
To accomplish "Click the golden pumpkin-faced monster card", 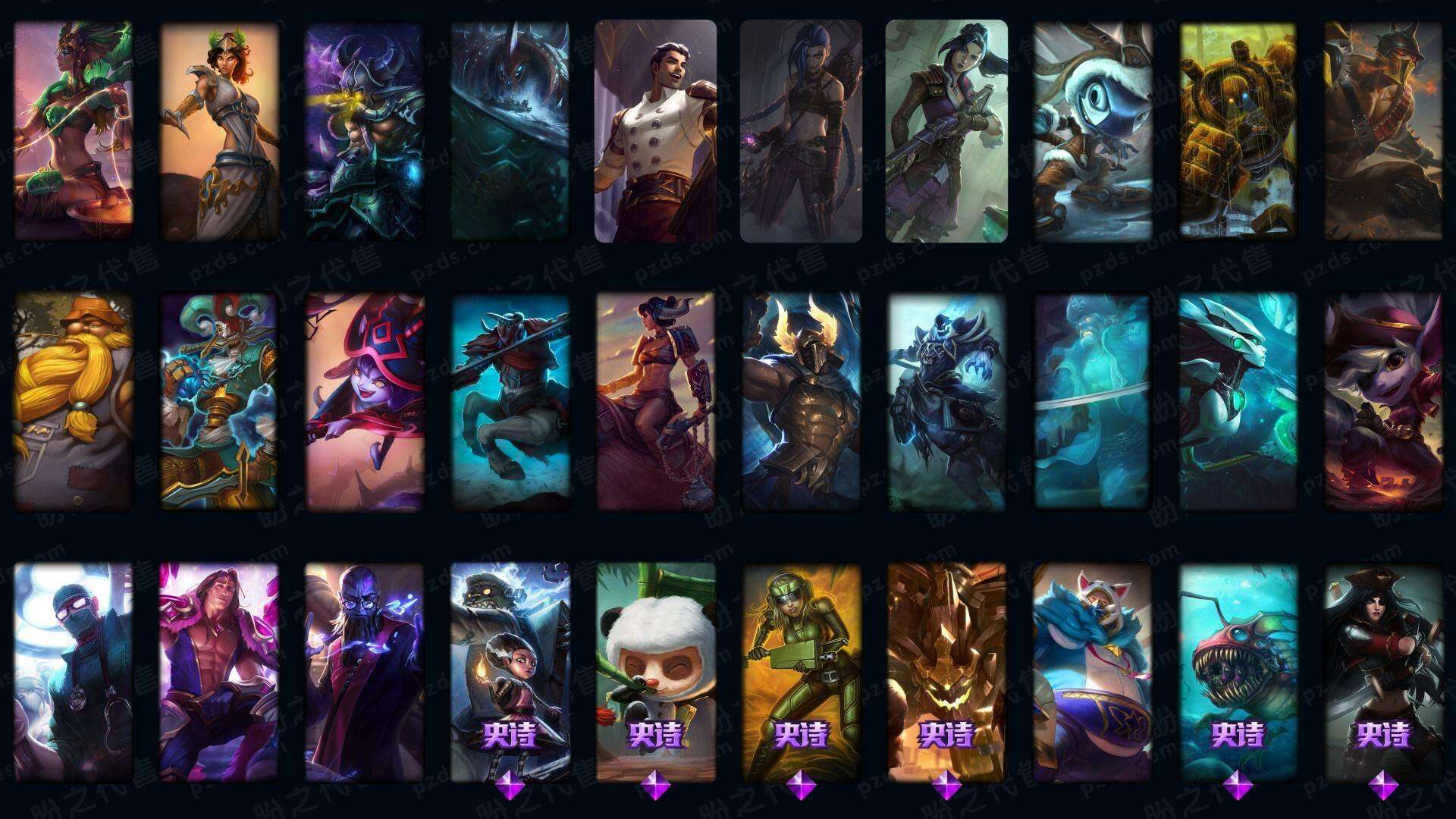I will tap(946, 672).
